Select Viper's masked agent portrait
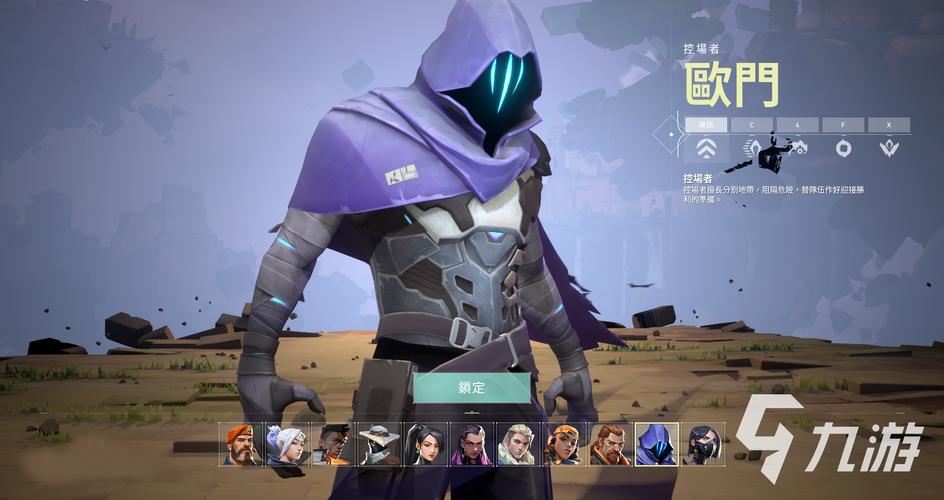 (x=702, y=444)
